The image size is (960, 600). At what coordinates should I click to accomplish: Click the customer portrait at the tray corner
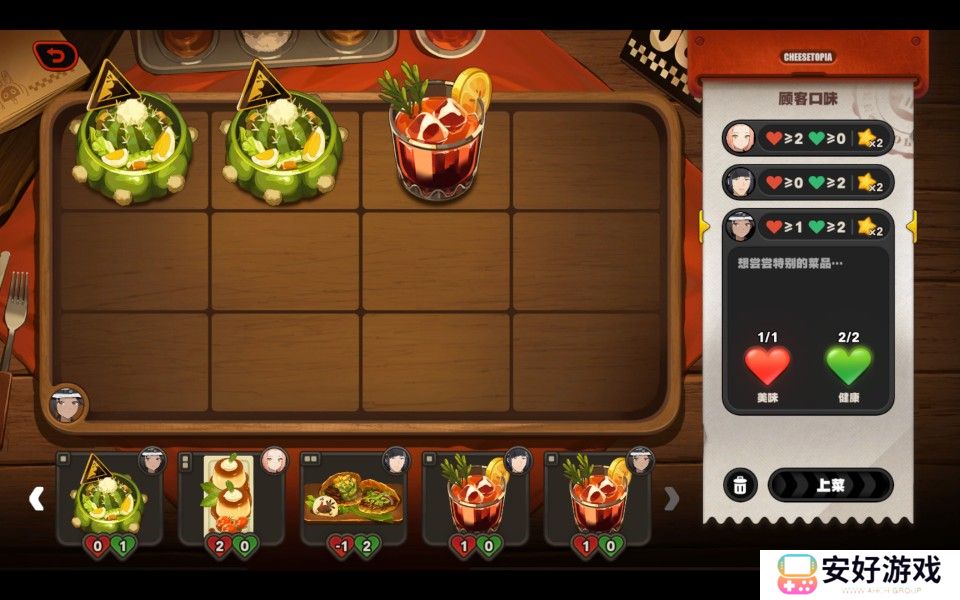point(67,406)
